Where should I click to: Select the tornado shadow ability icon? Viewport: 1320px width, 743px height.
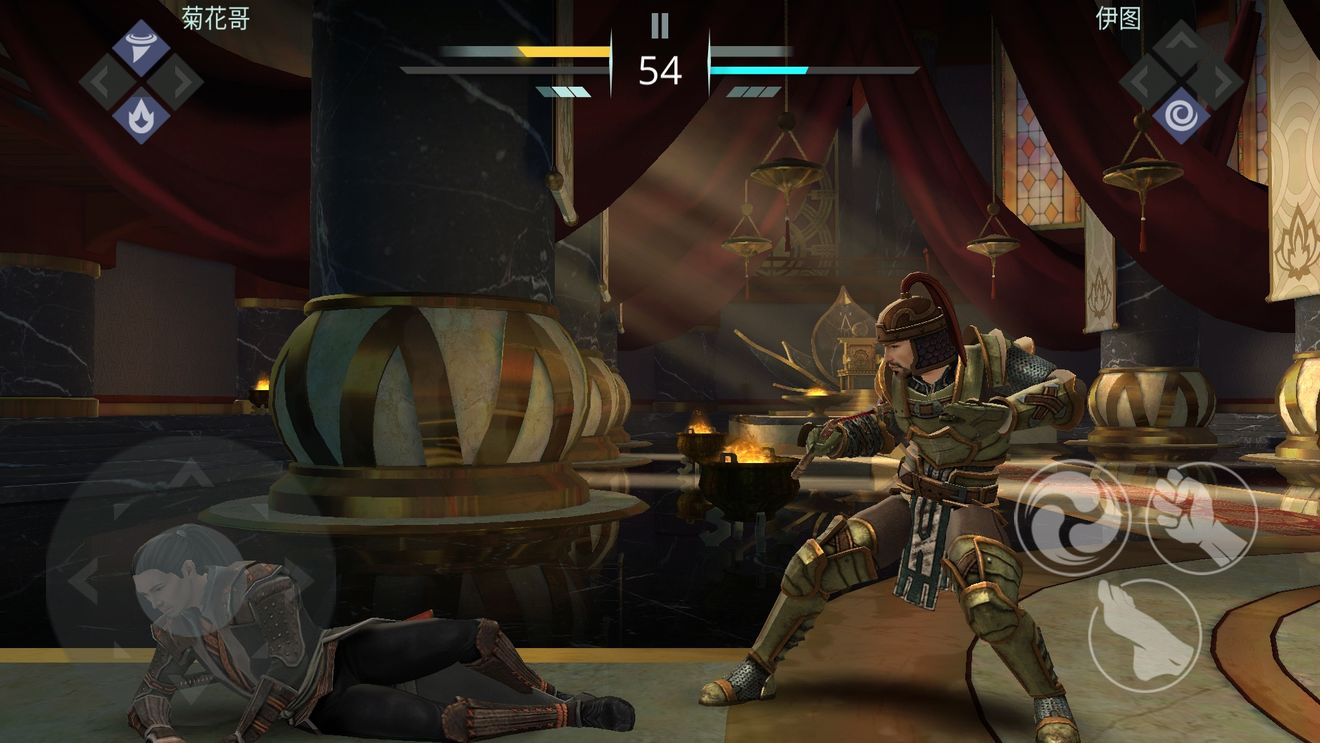point(141,47)
